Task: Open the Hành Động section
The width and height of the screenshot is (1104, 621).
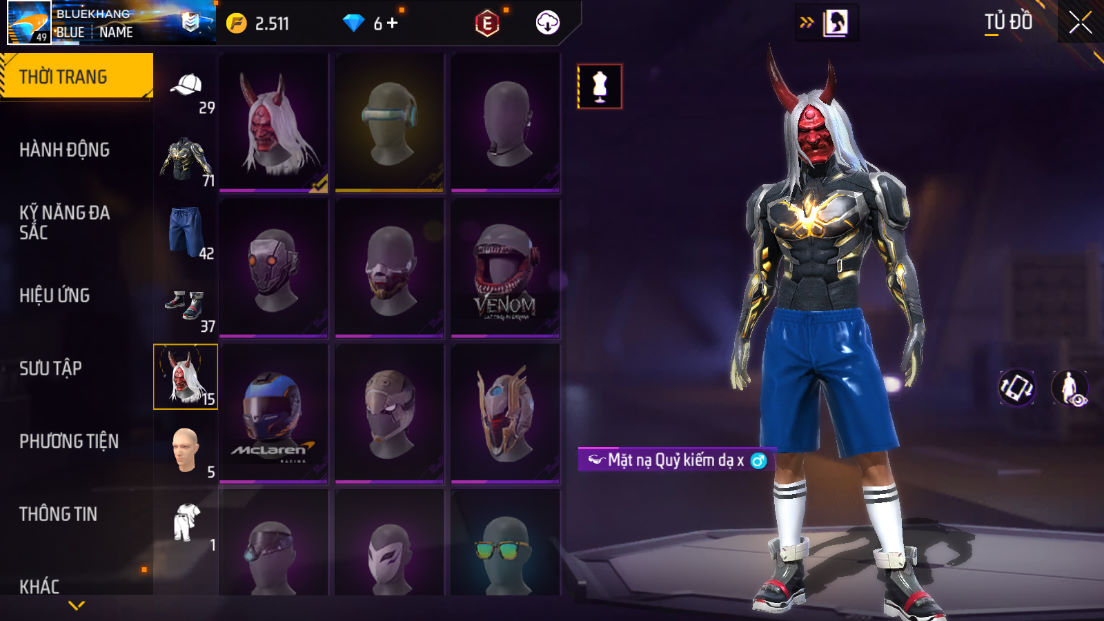Action: 65,150
